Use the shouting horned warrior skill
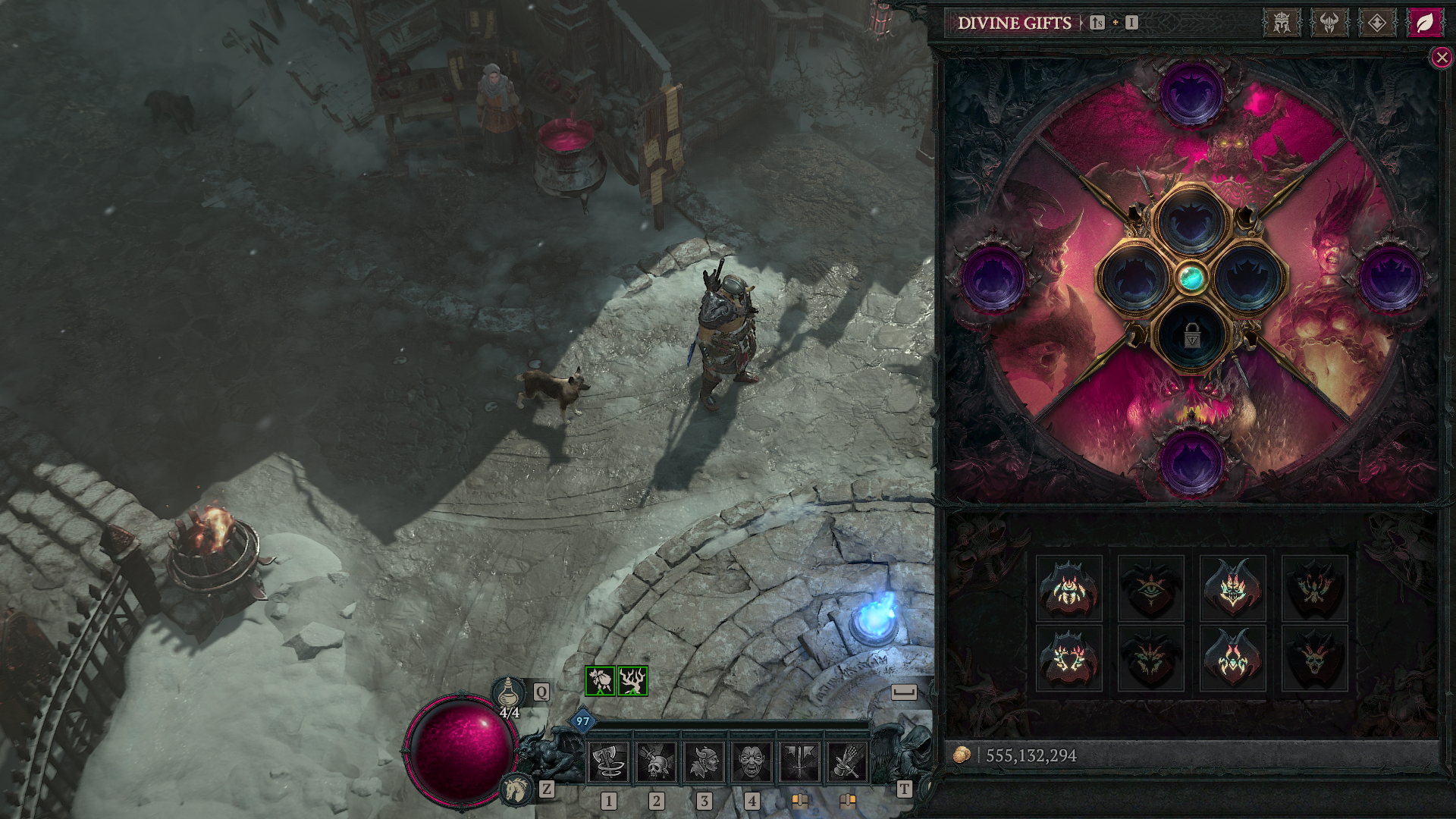1456x819 pixels. (x=704, y=761)
